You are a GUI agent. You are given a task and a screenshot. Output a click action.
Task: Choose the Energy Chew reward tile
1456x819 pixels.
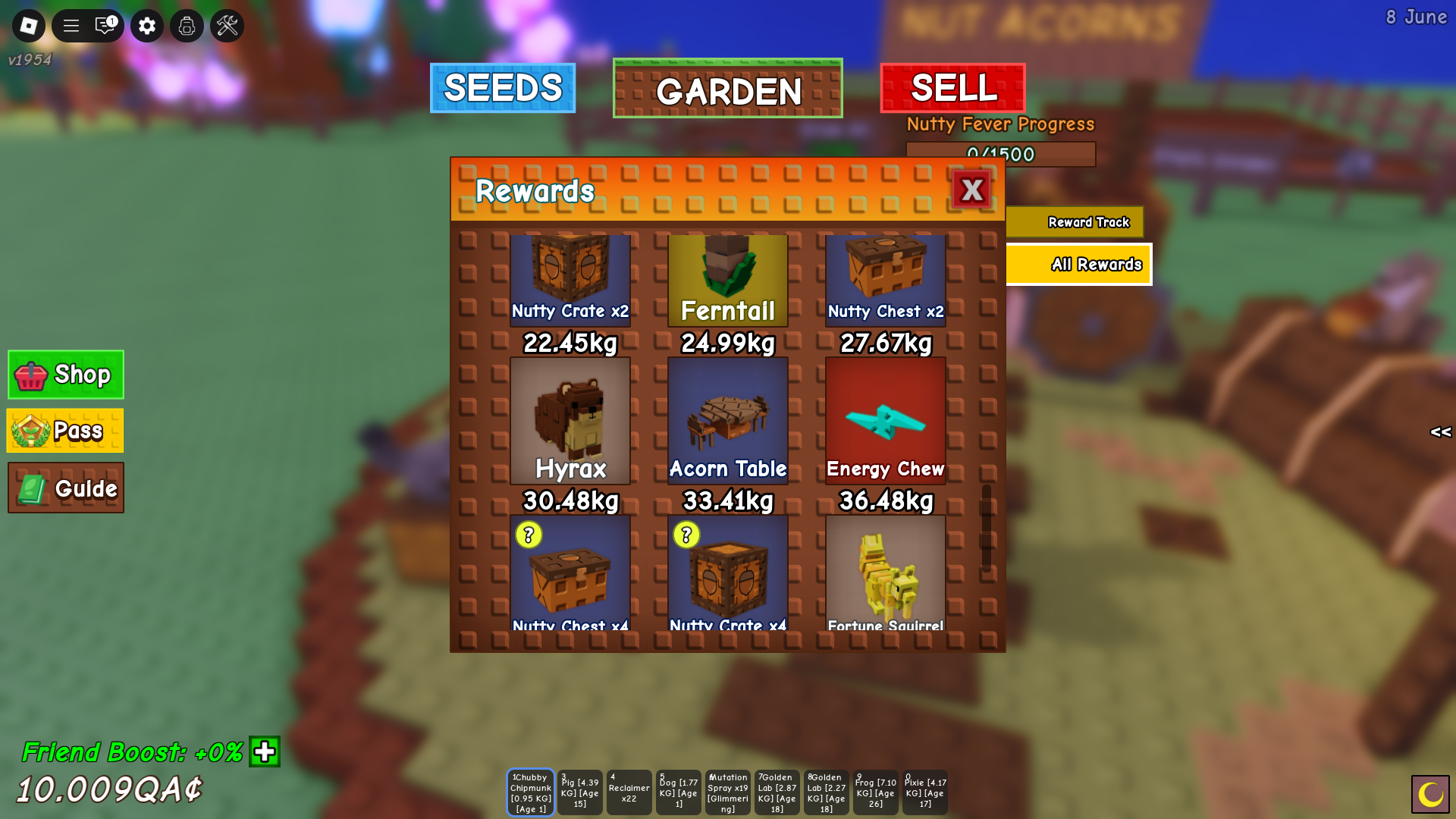886,421
